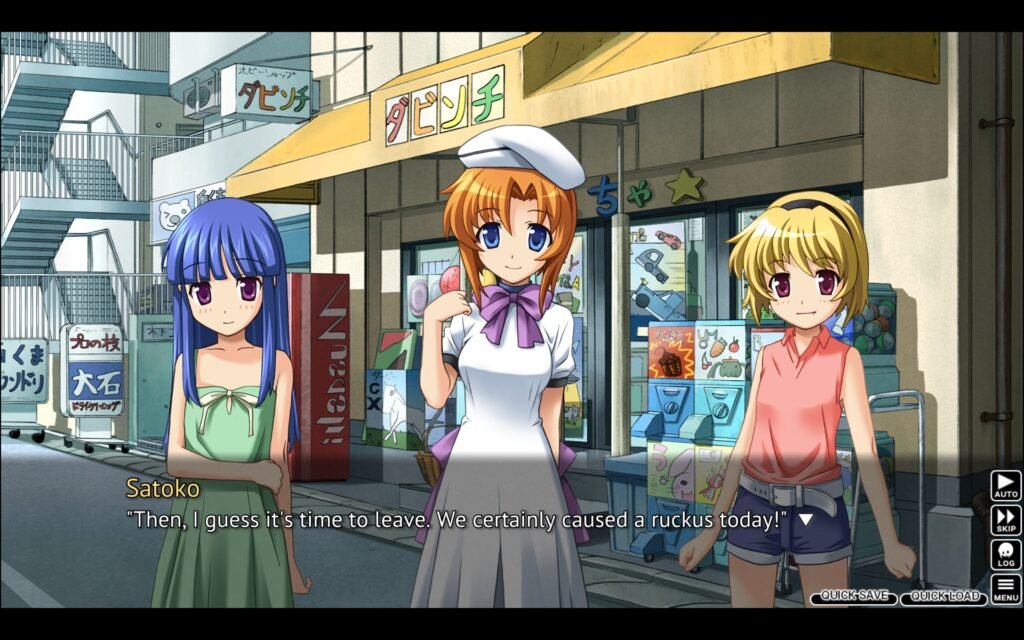Click Quick Save
This screenshot has width=1024, height=640.
tap(853, 596)
